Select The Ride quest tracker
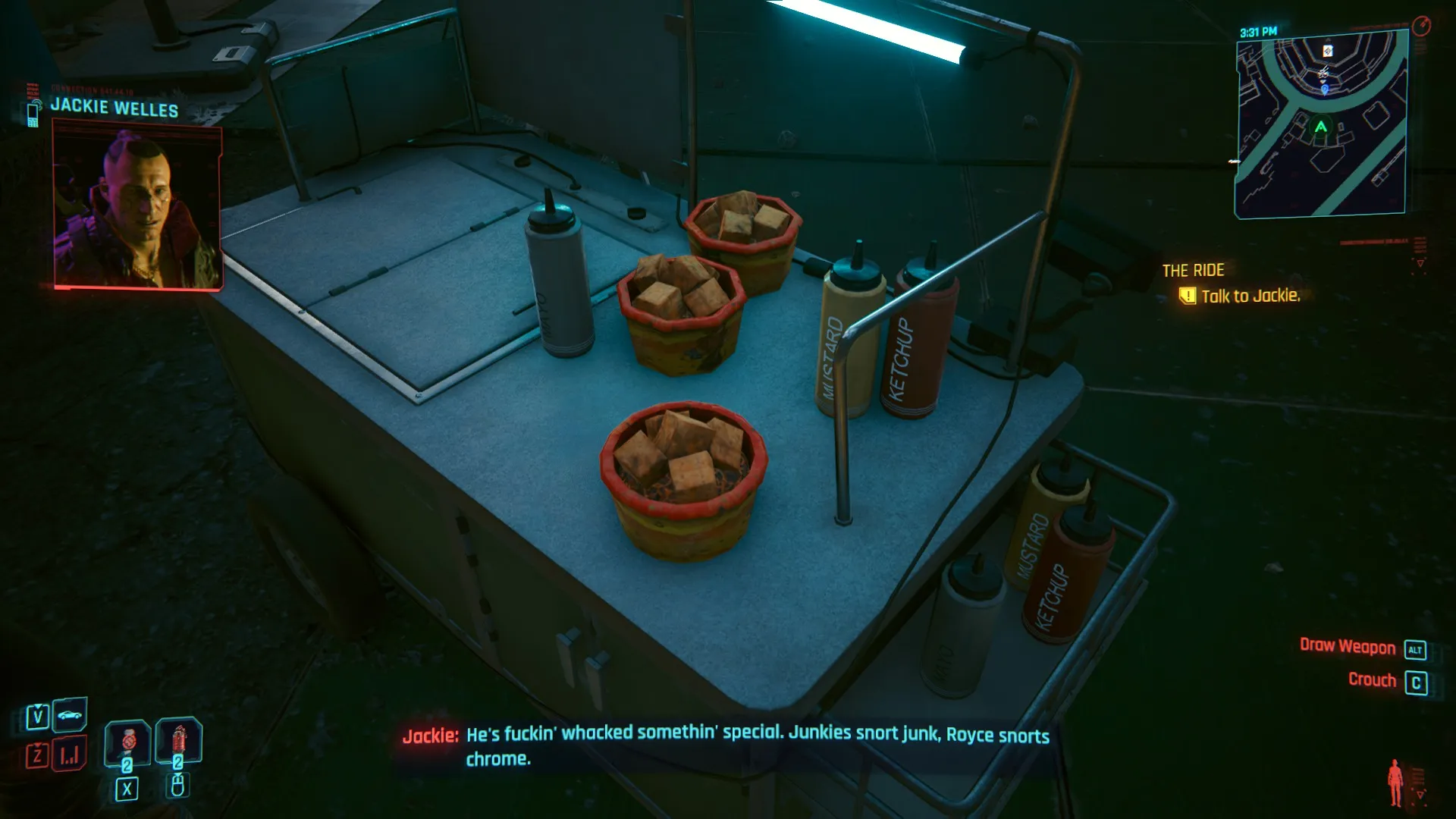 (x=1193, y=270)
